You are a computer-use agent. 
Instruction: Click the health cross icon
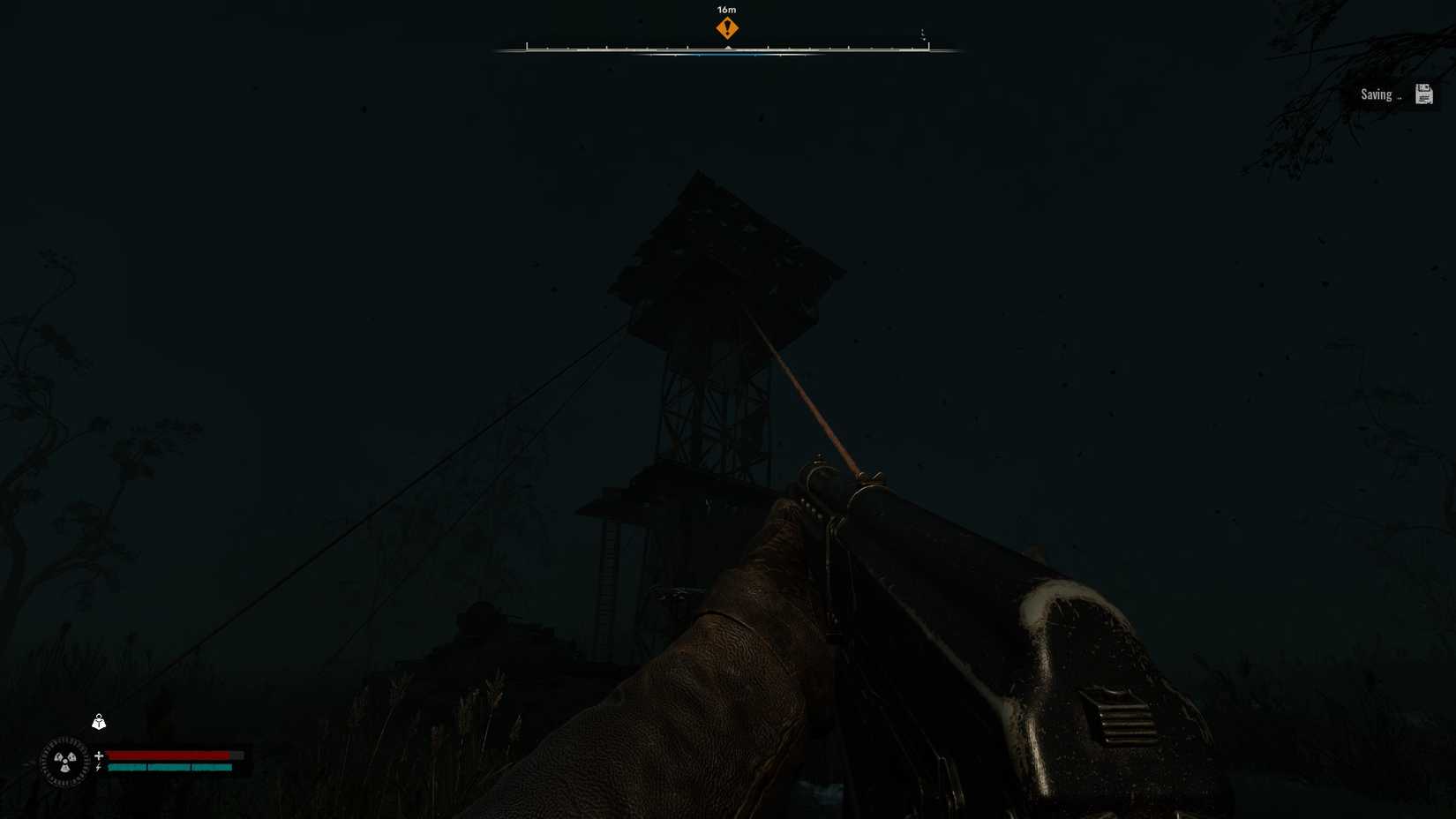[x=99, y=755]
